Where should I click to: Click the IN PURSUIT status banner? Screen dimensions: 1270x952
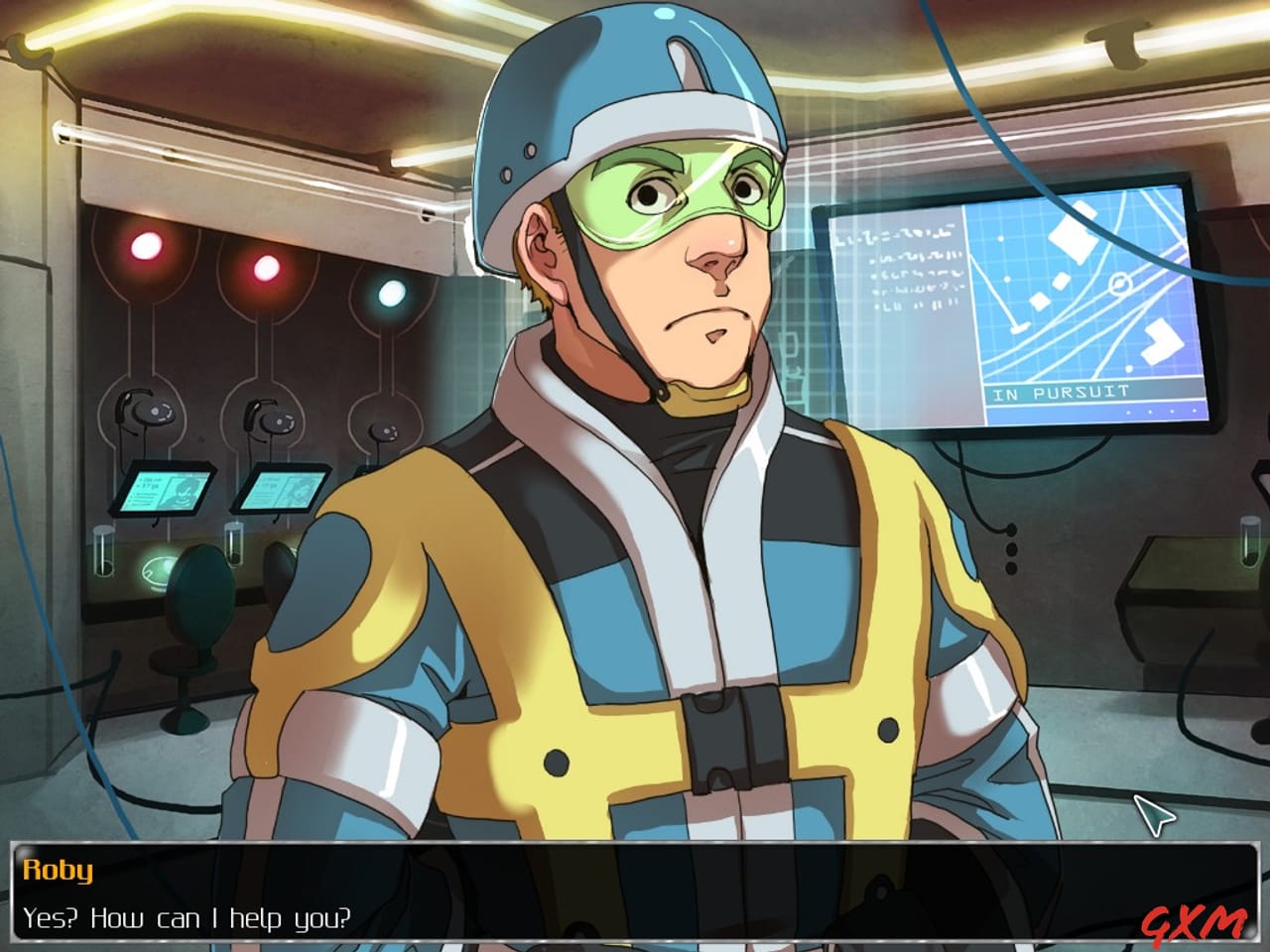pyautogui.click(x=1059, y=392)
